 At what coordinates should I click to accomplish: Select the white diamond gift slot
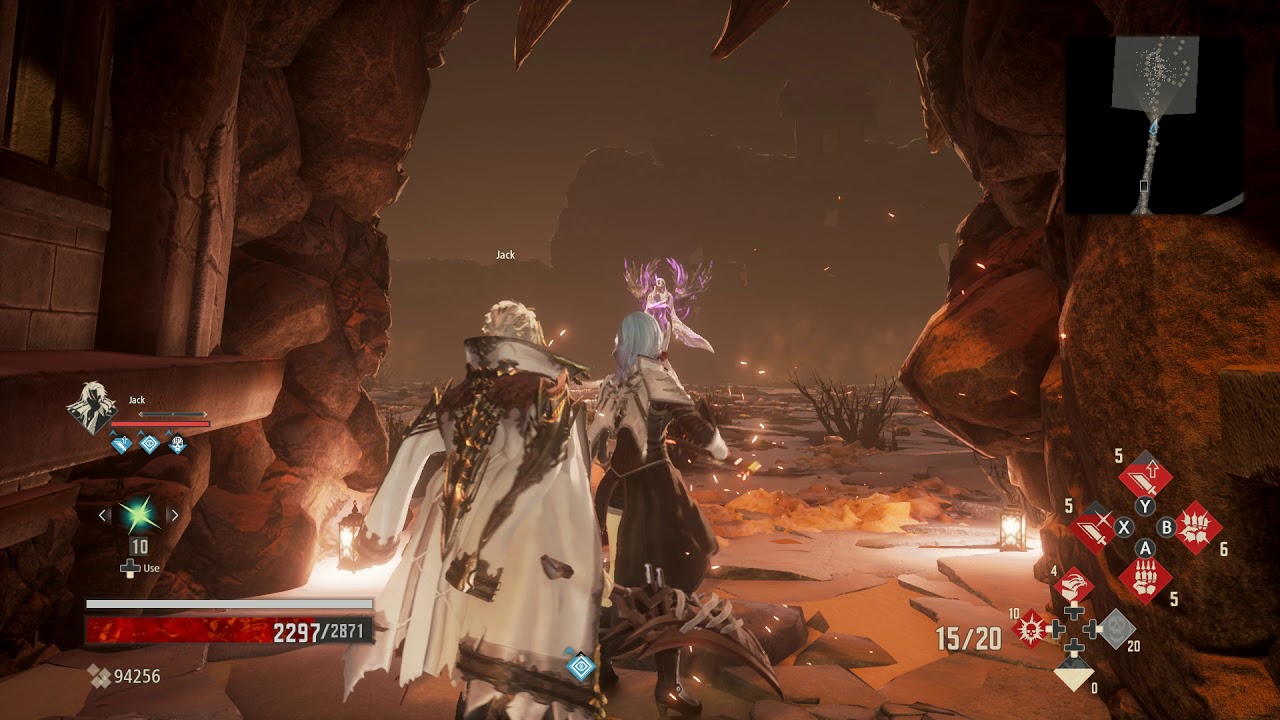(x=1074, y=675)
